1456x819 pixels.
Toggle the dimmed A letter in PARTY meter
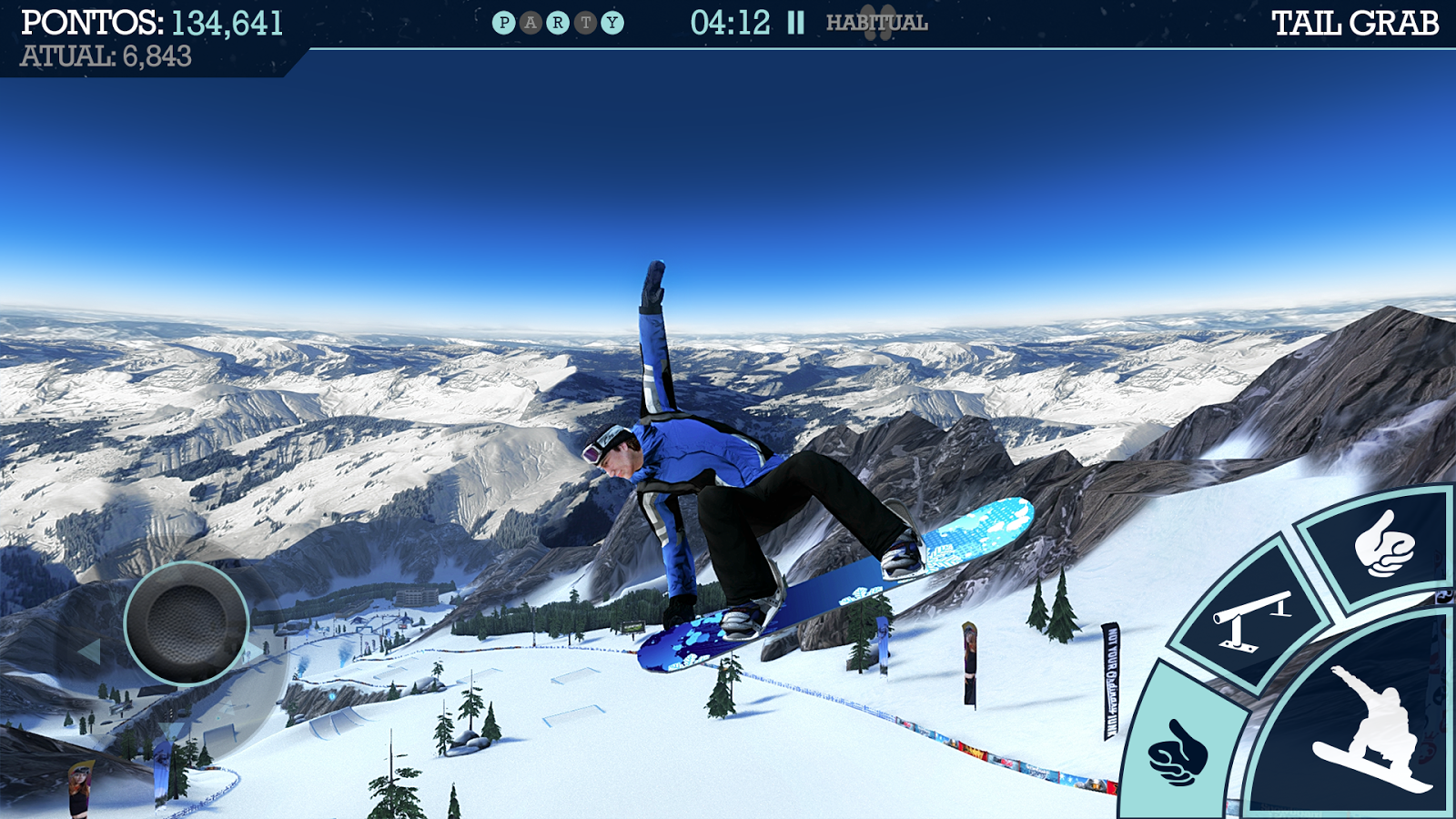(x=532, y=24)
